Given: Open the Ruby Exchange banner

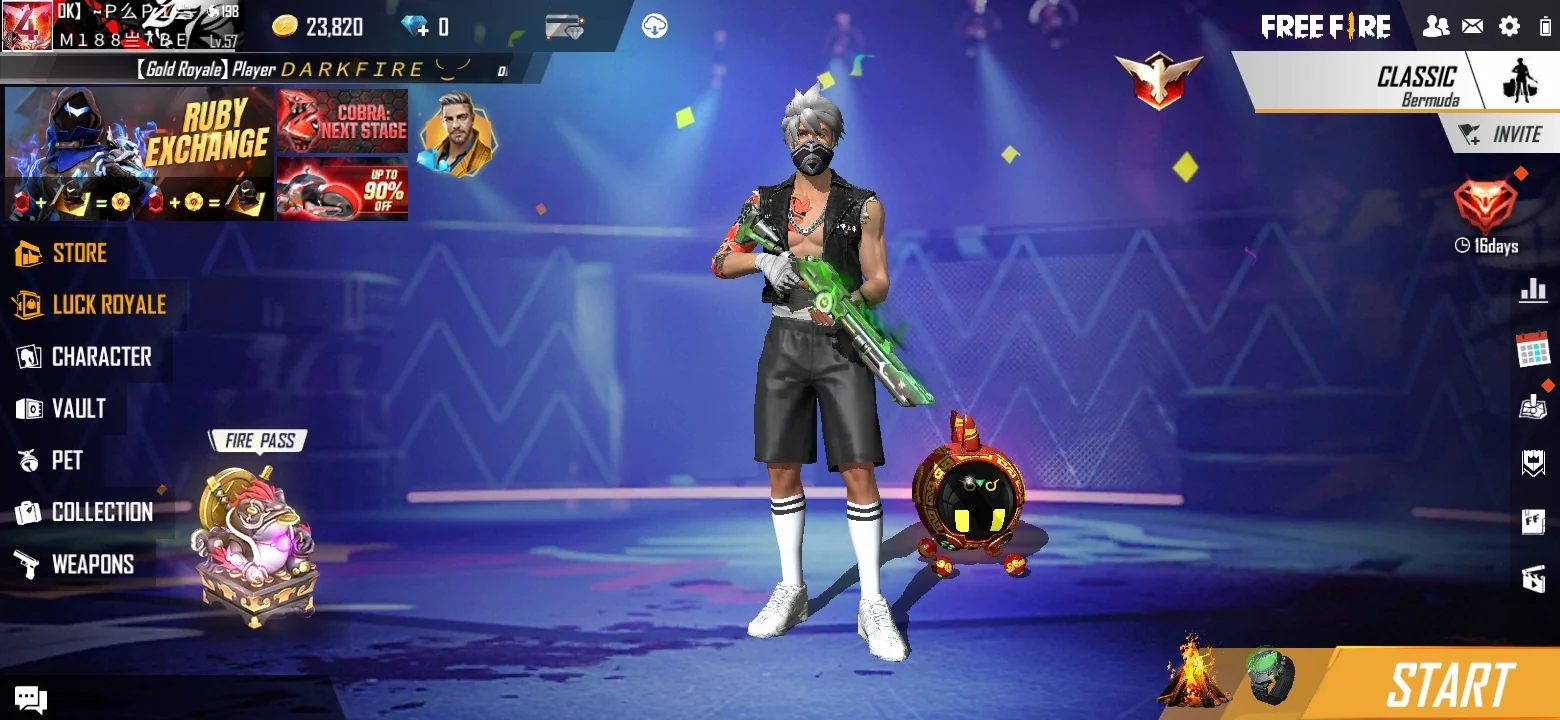Looking at the screenshot, I should pos(139,154).
